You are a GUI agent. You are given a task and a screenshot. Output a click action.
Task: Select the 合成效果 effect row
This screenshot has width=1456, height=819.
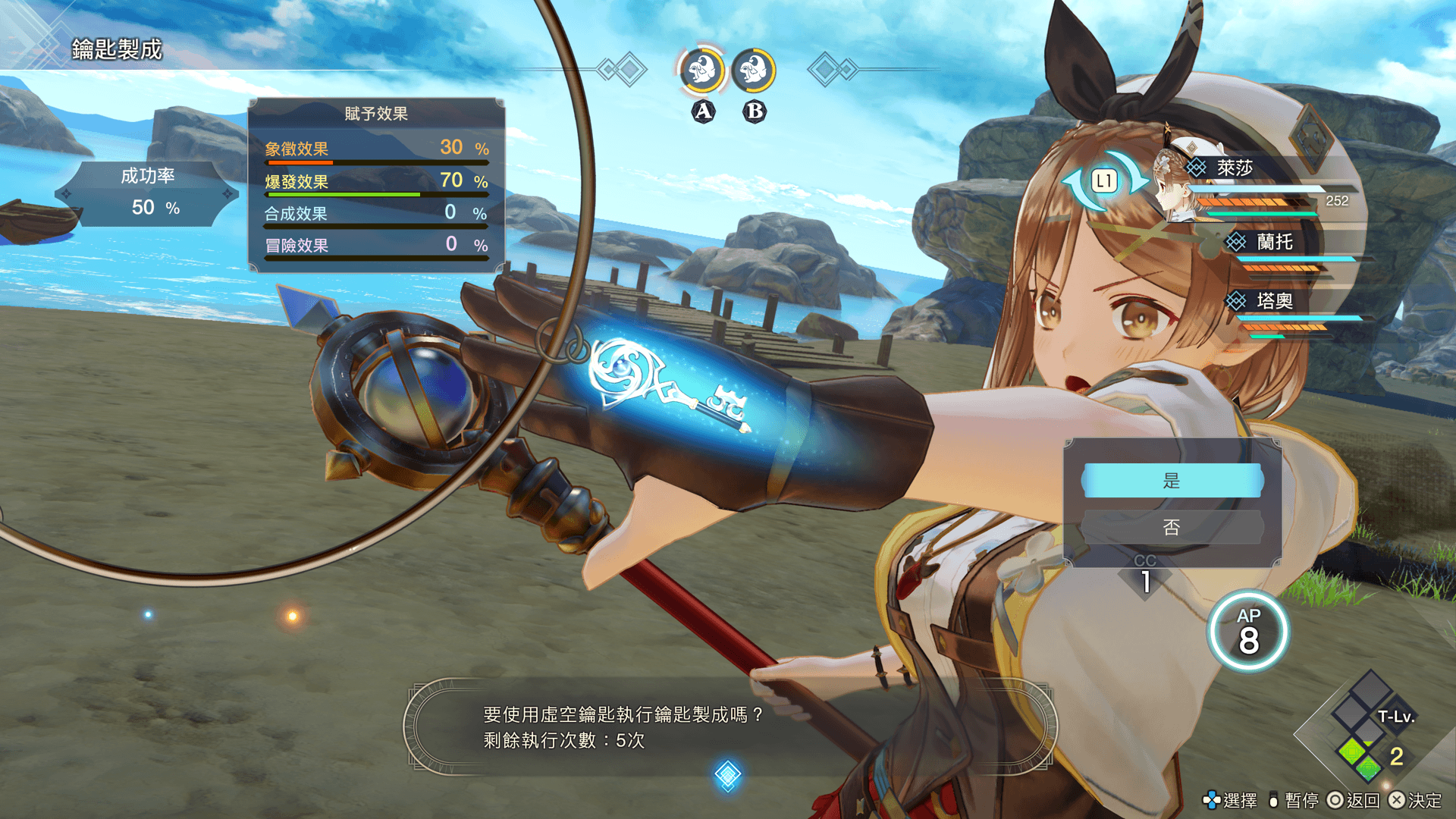pos(376,213)
